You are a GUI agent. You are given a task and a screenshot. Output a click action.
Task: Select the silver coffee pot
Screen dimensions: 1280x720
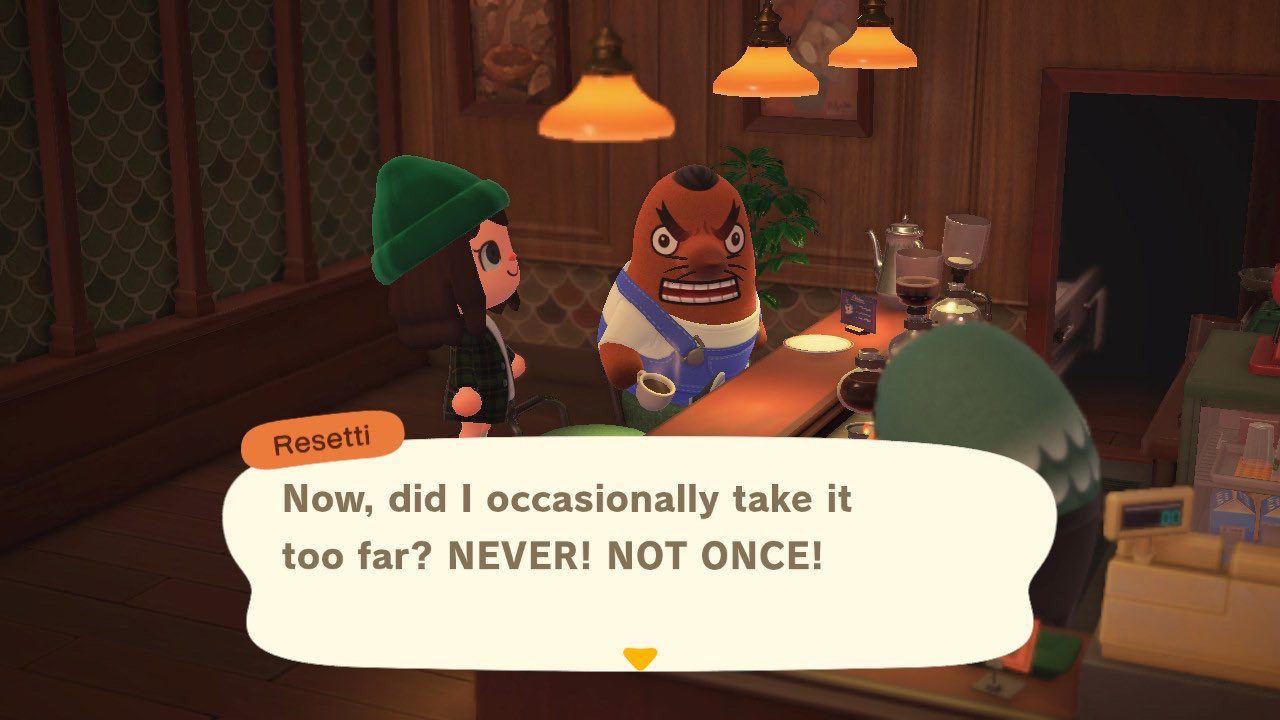[892, 255]
